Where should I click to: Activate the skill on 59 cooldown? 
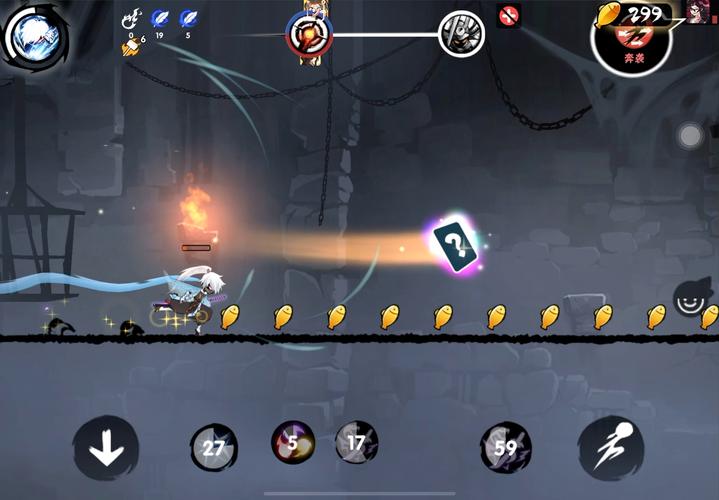click(504, 446)
